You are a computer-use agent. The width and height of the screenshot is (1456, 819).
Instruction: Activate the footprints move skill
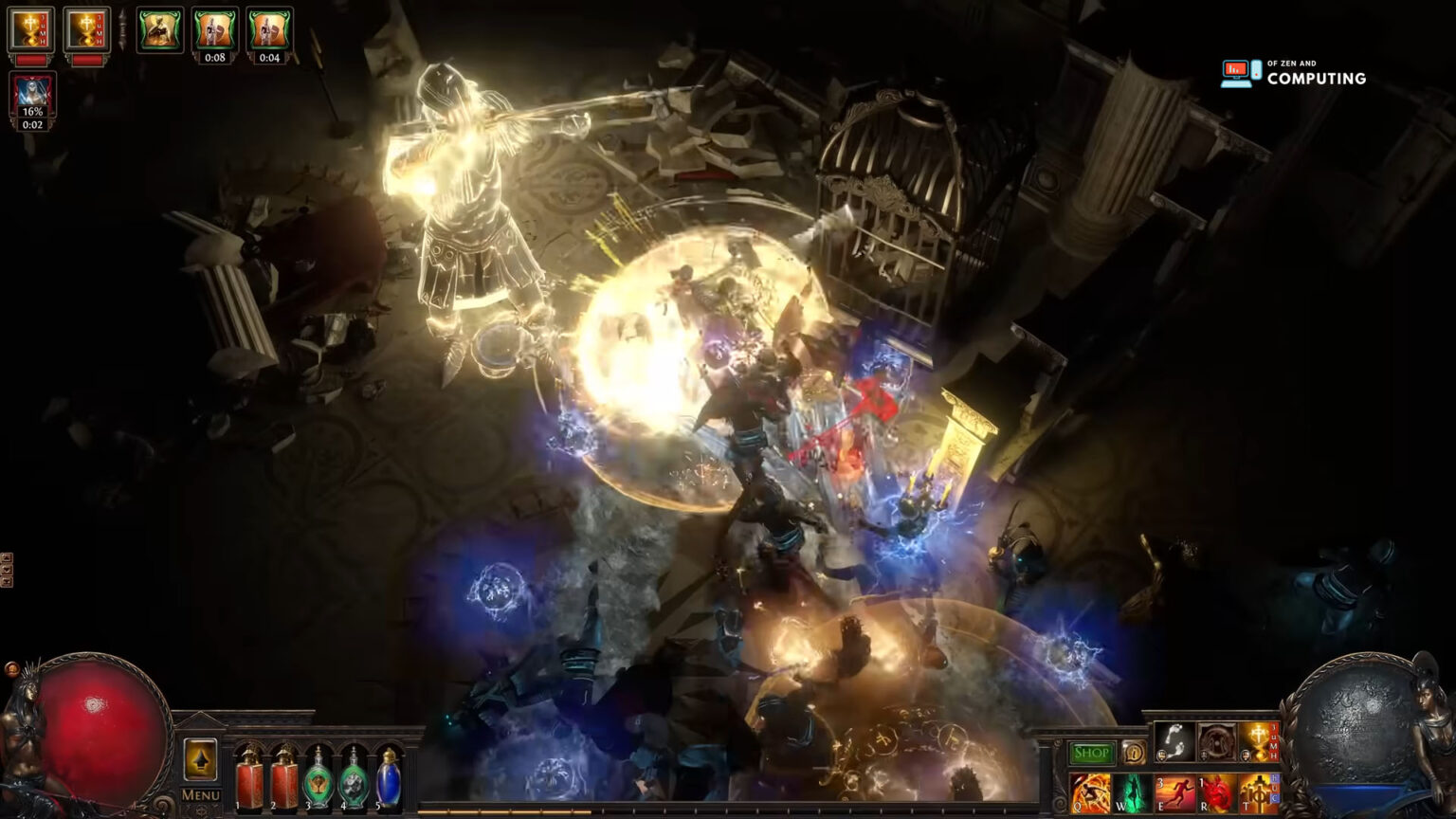click(1174, 742)
